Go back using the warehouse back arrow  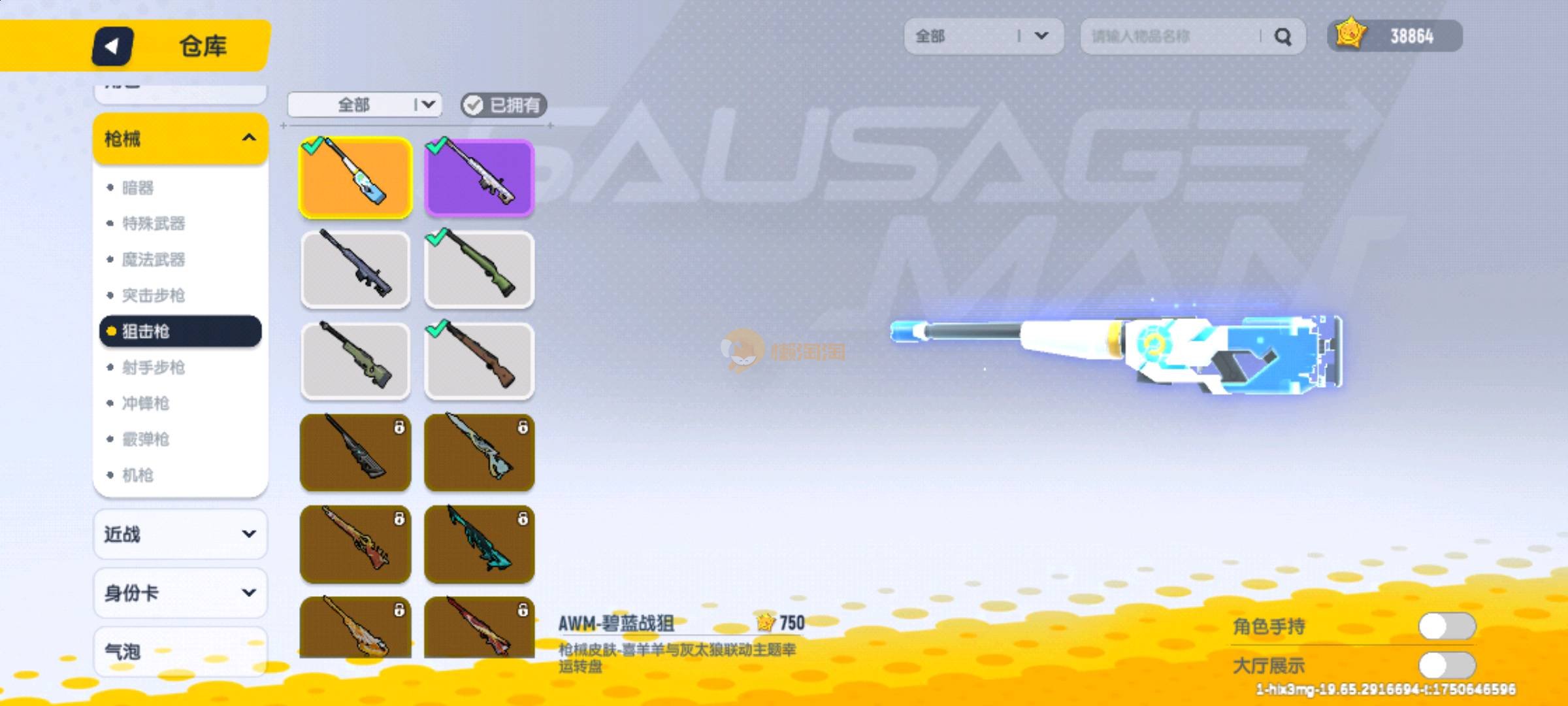112,46
